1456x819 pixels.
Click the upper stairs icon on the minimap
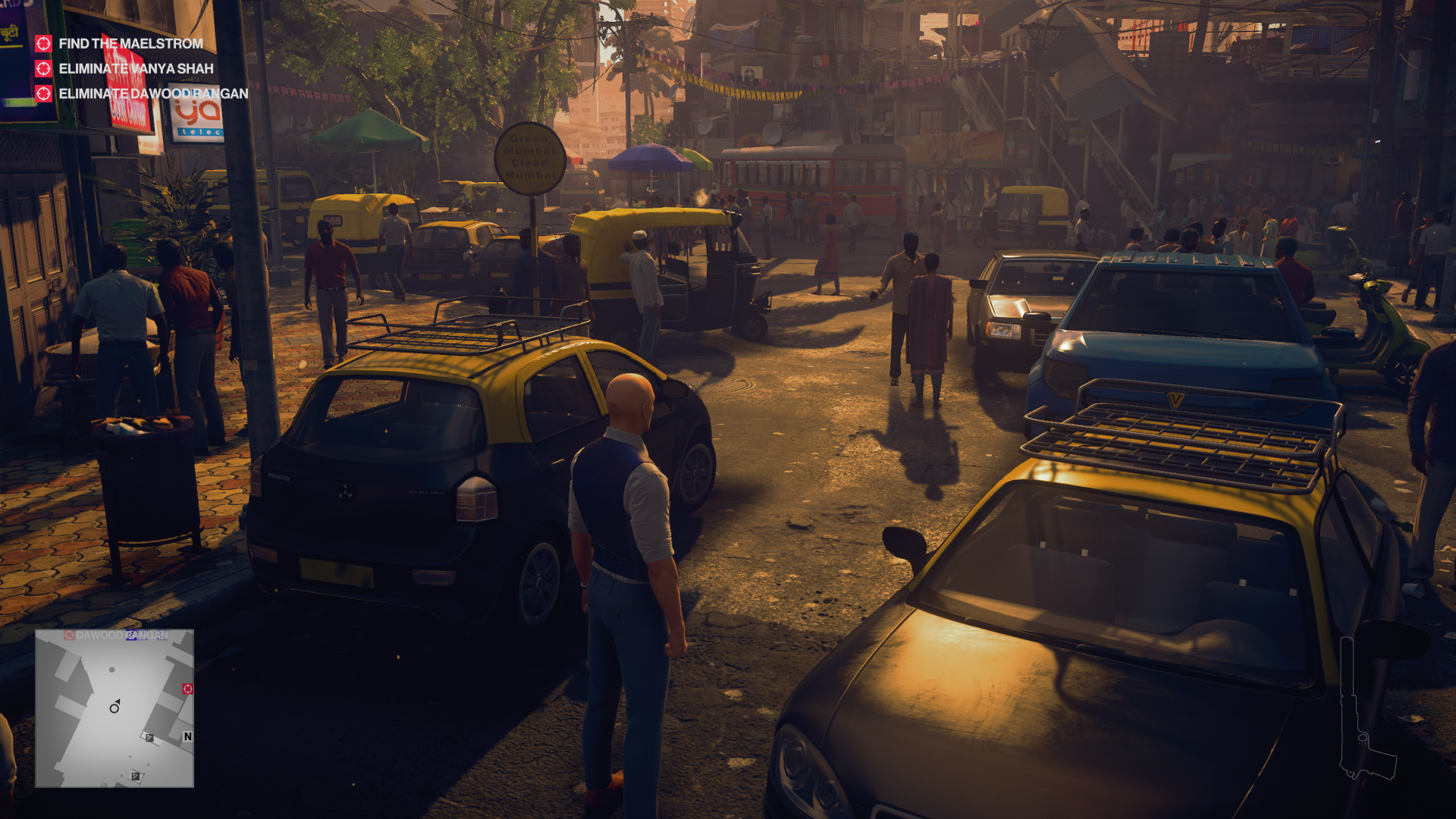tap(149, 737)
